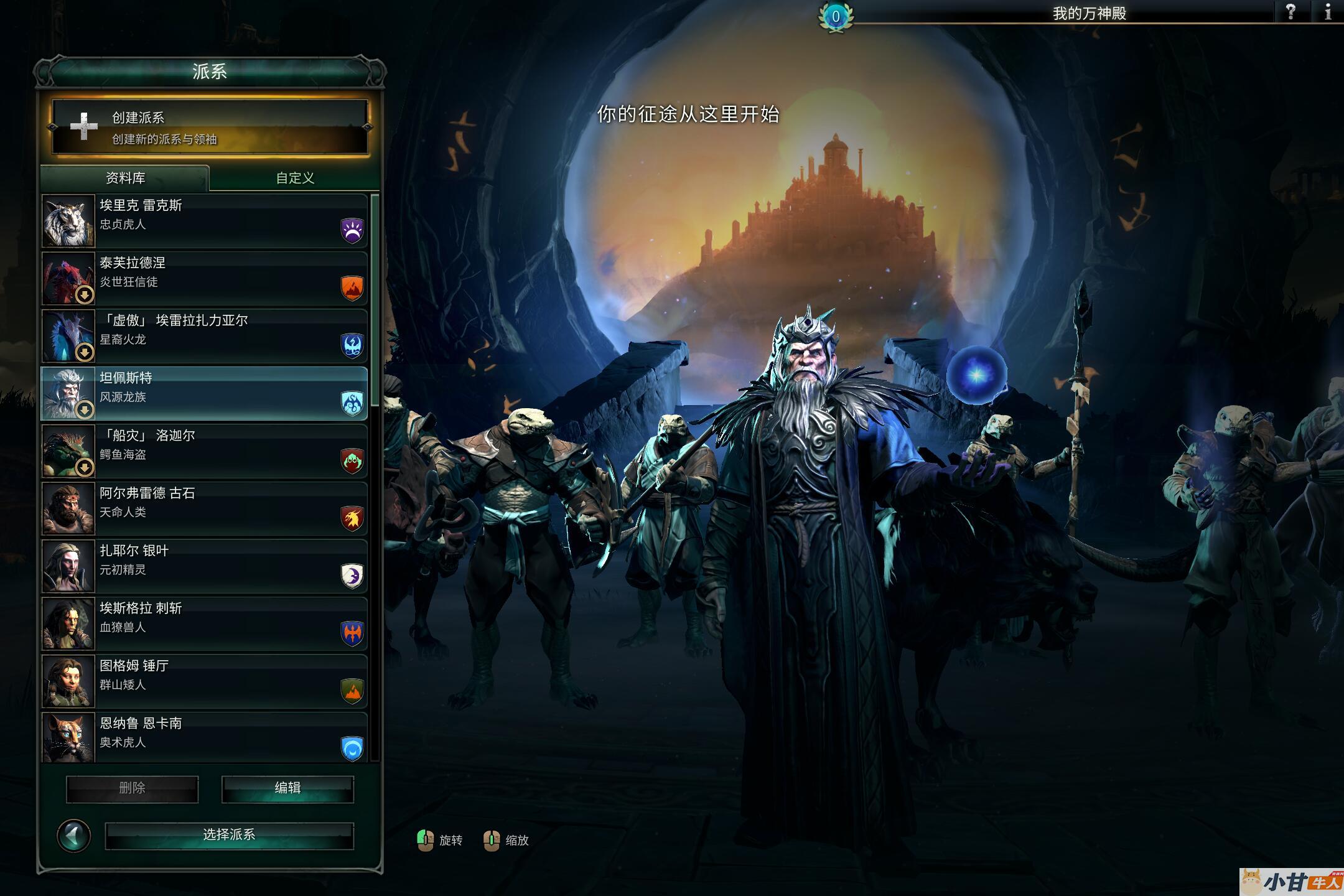
Task: Switch to the 资料库 tab
Action: [125, 178]
